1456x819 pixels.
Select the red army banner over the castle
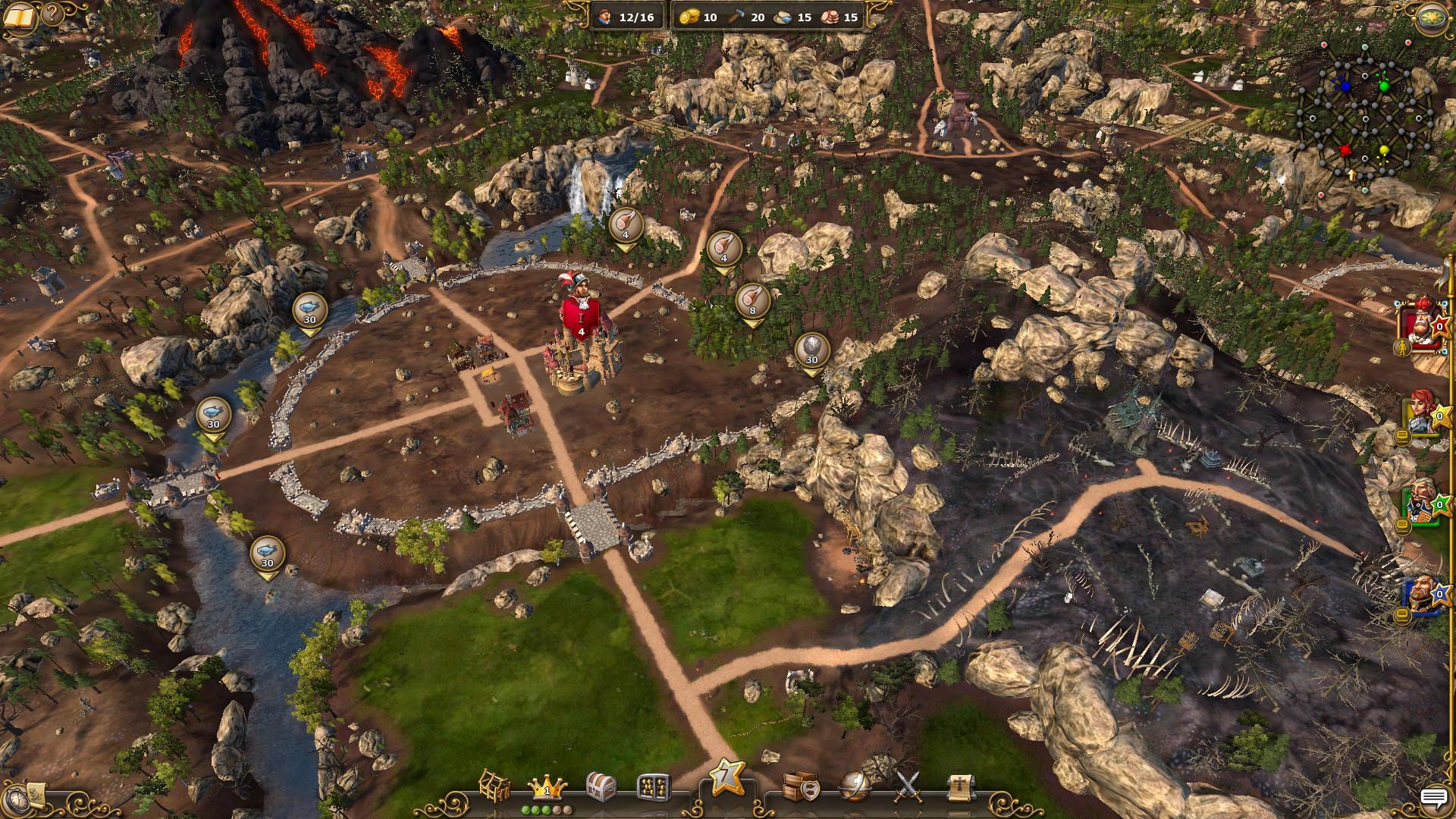click(581, 317)
